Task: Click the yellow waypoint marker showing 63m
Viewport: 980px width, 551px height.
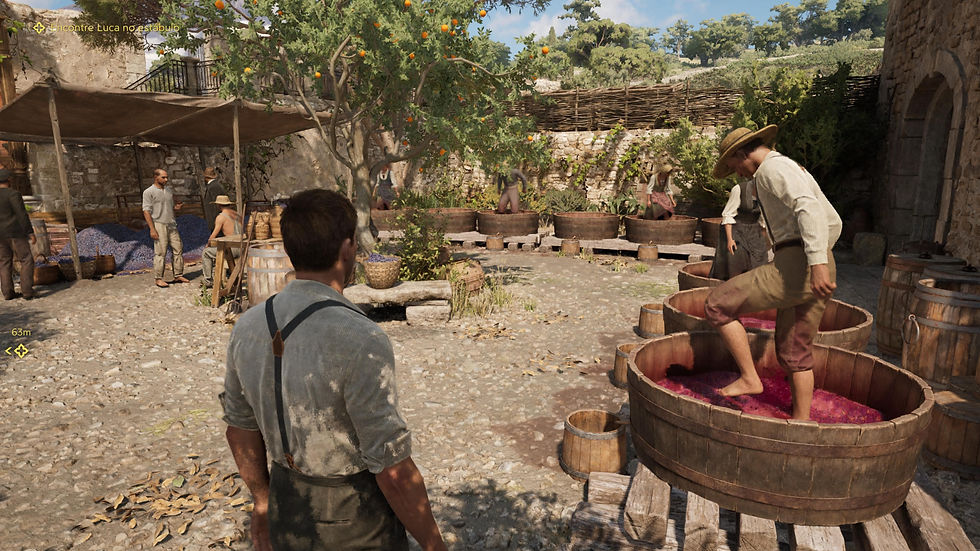Action: (19, 350)
